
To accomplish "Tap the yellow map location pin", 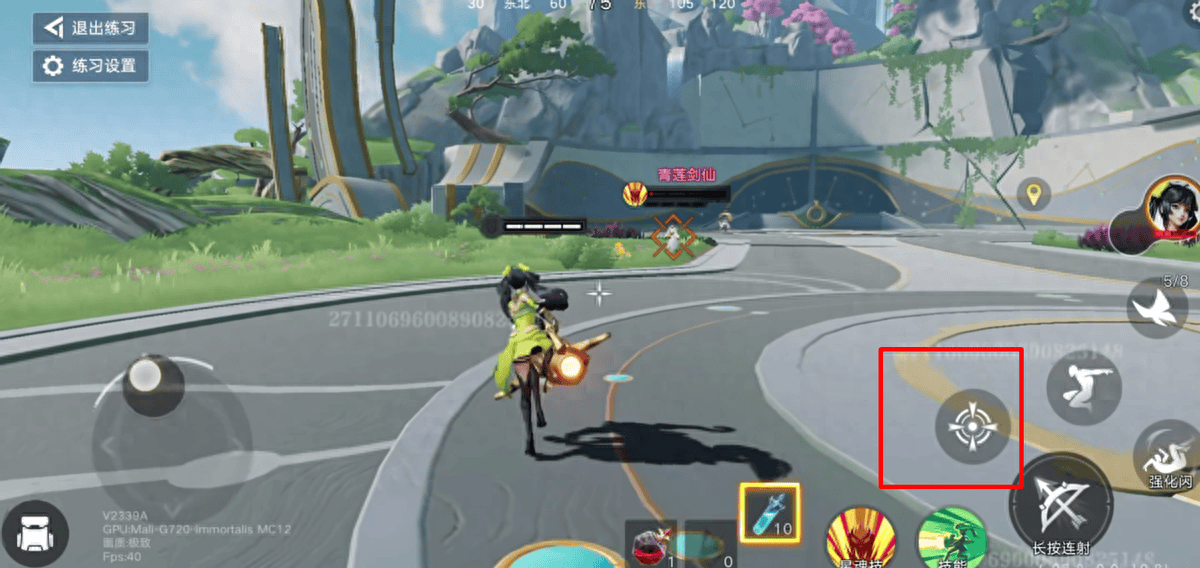I will point(1033,193).
